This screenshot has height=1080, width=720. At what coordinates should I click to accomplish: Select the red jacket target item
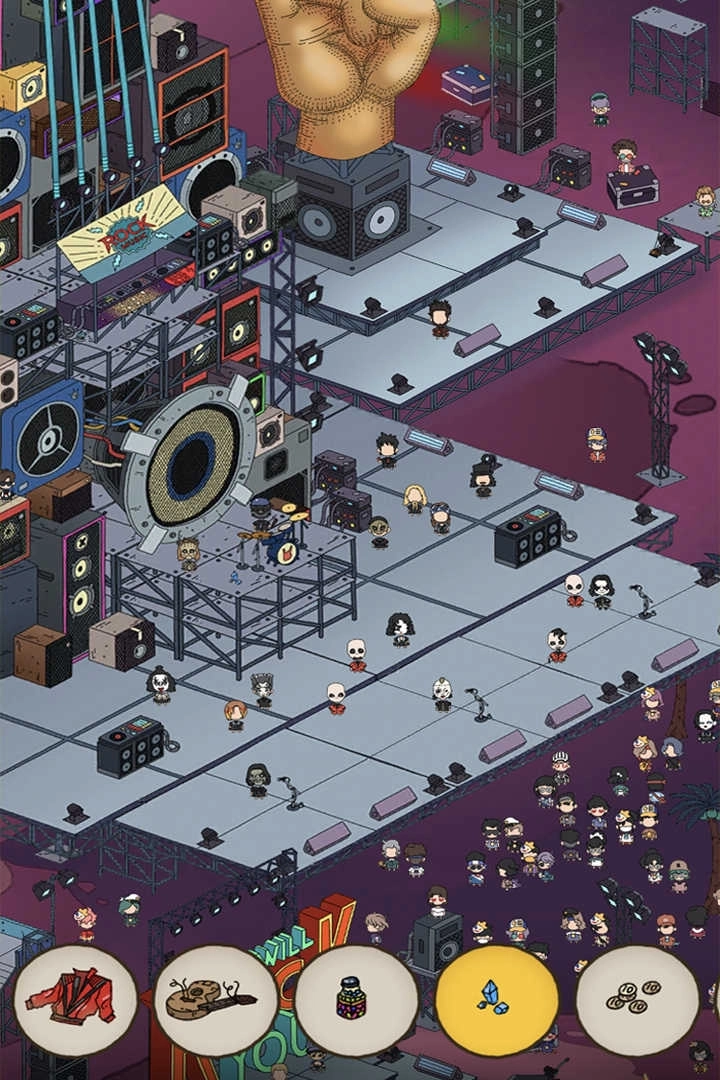(x=76, y=1001)
